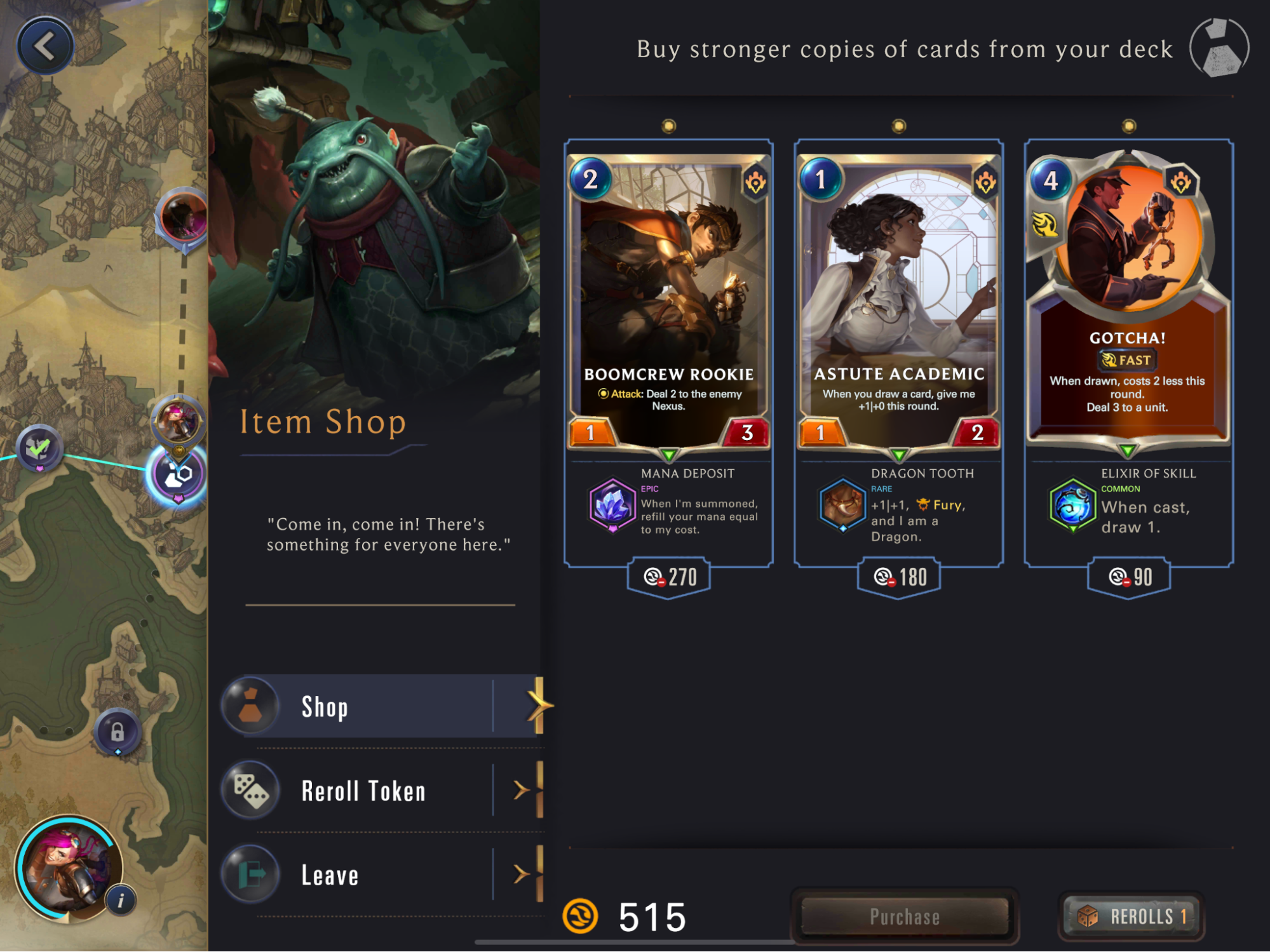Image resolution: width=1270 pixels, height=952 pixels.
Task: Choose the Astute Academic card
Action: tap(898, 298)
